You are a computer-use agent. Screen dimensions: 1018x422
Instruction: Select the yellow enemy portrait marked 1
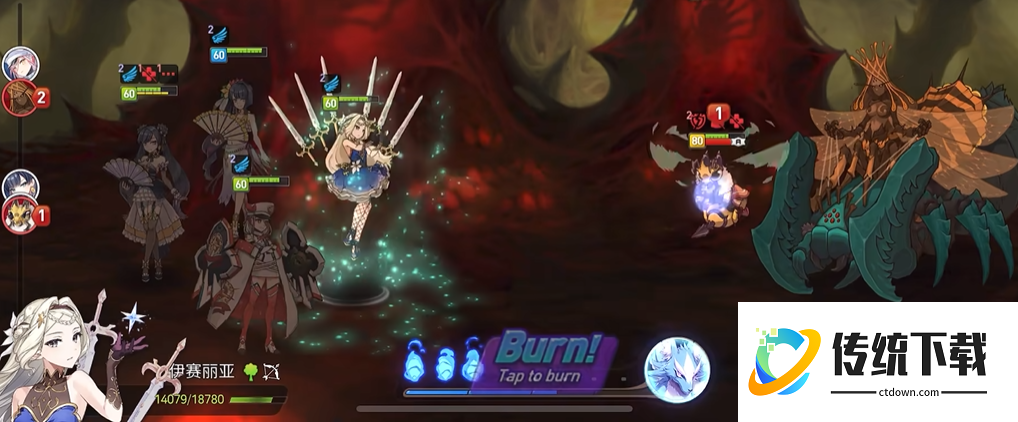[19, 215]
